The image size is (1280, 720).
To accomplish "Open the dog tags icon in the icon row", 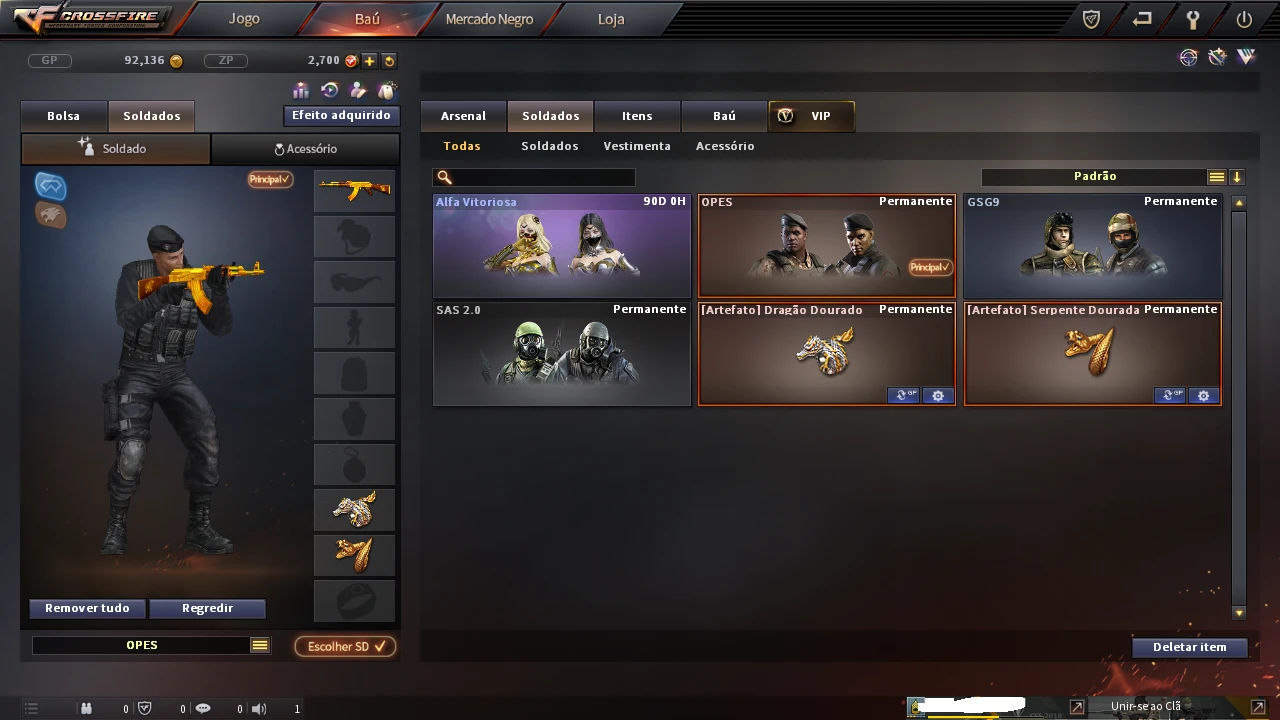I will click(x=386, y=91).
